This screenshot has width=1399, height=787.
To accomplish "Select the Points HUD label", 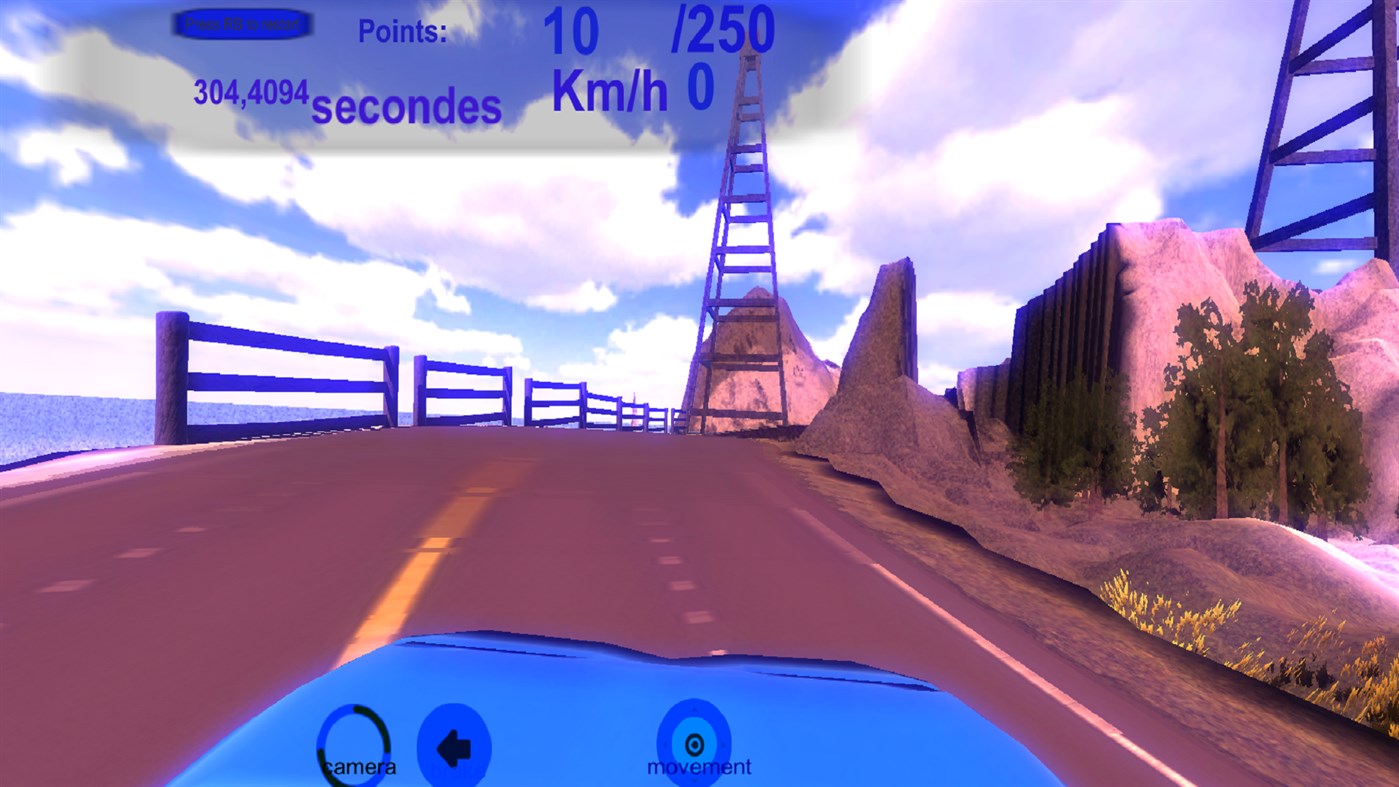I will pyautogui.click(x=403, y=32).
